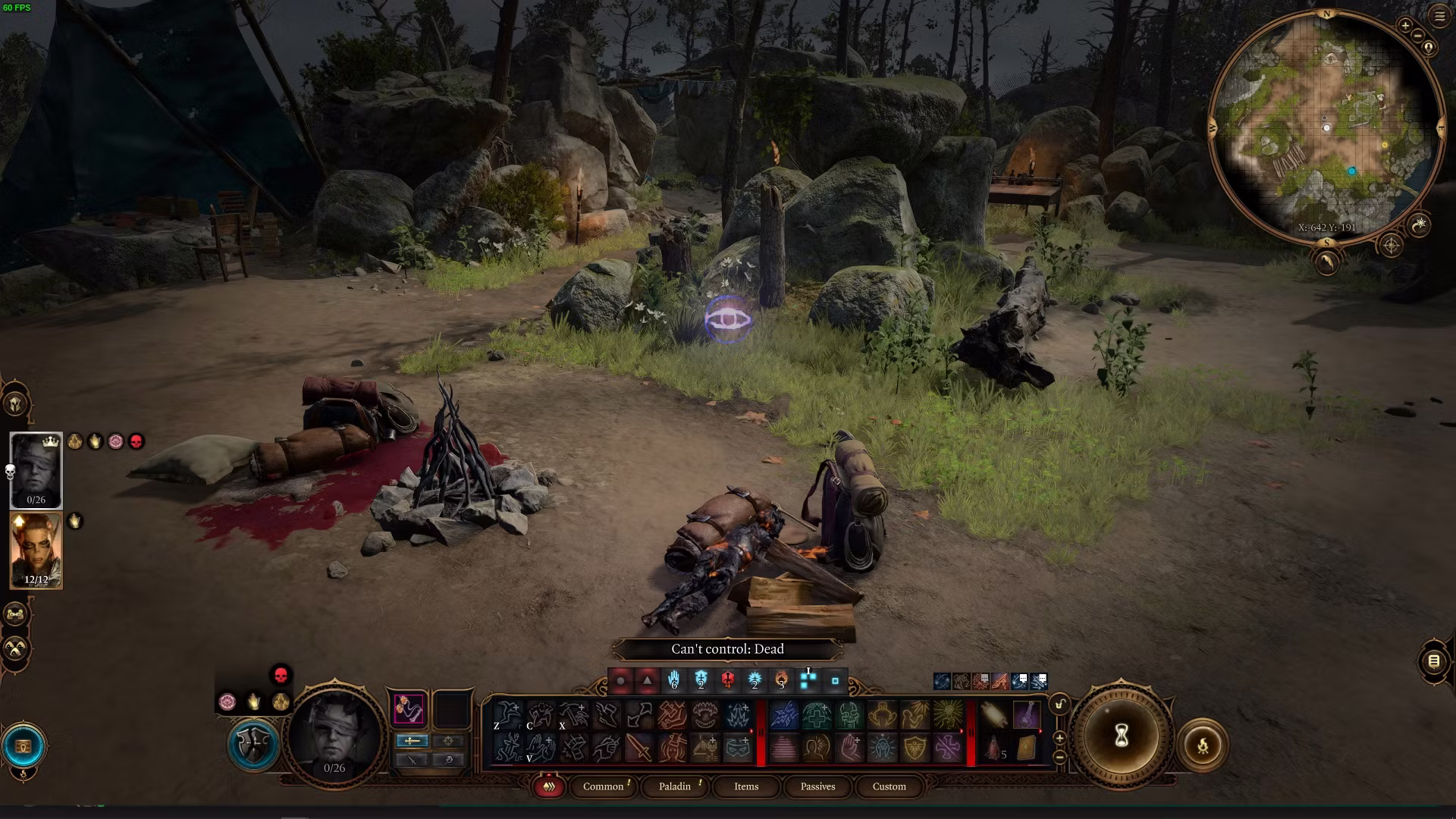This screenshot has width=1456, height=819.
Task: Toggle the melee weapon set button
Action: click(412, 741)
